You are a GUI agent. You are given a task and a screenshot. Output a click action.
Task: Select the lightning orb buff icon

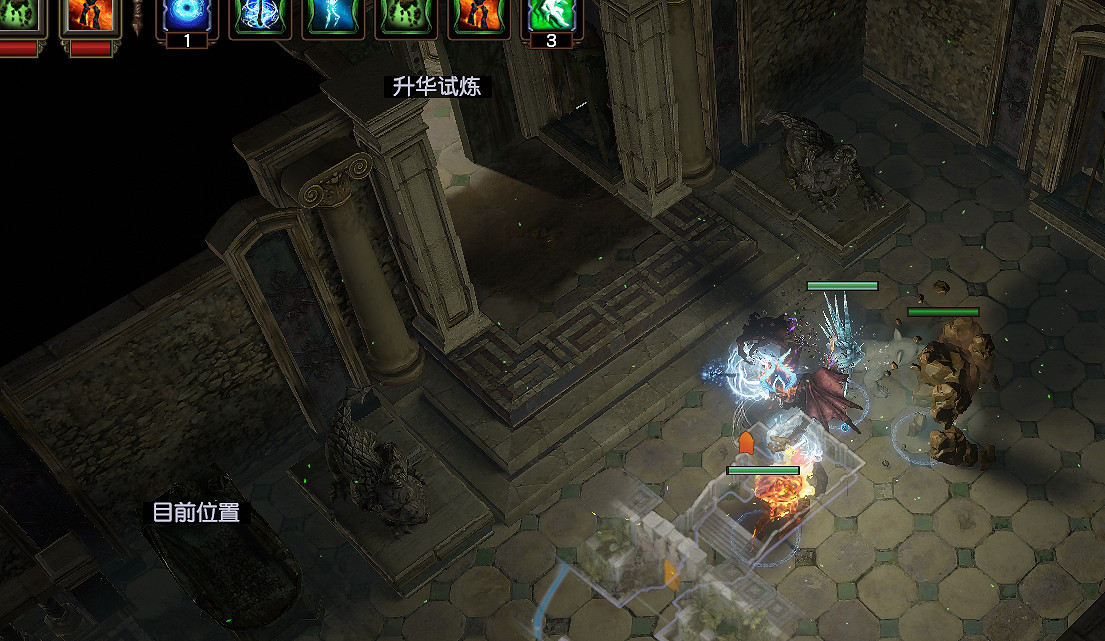pos(261,16)
